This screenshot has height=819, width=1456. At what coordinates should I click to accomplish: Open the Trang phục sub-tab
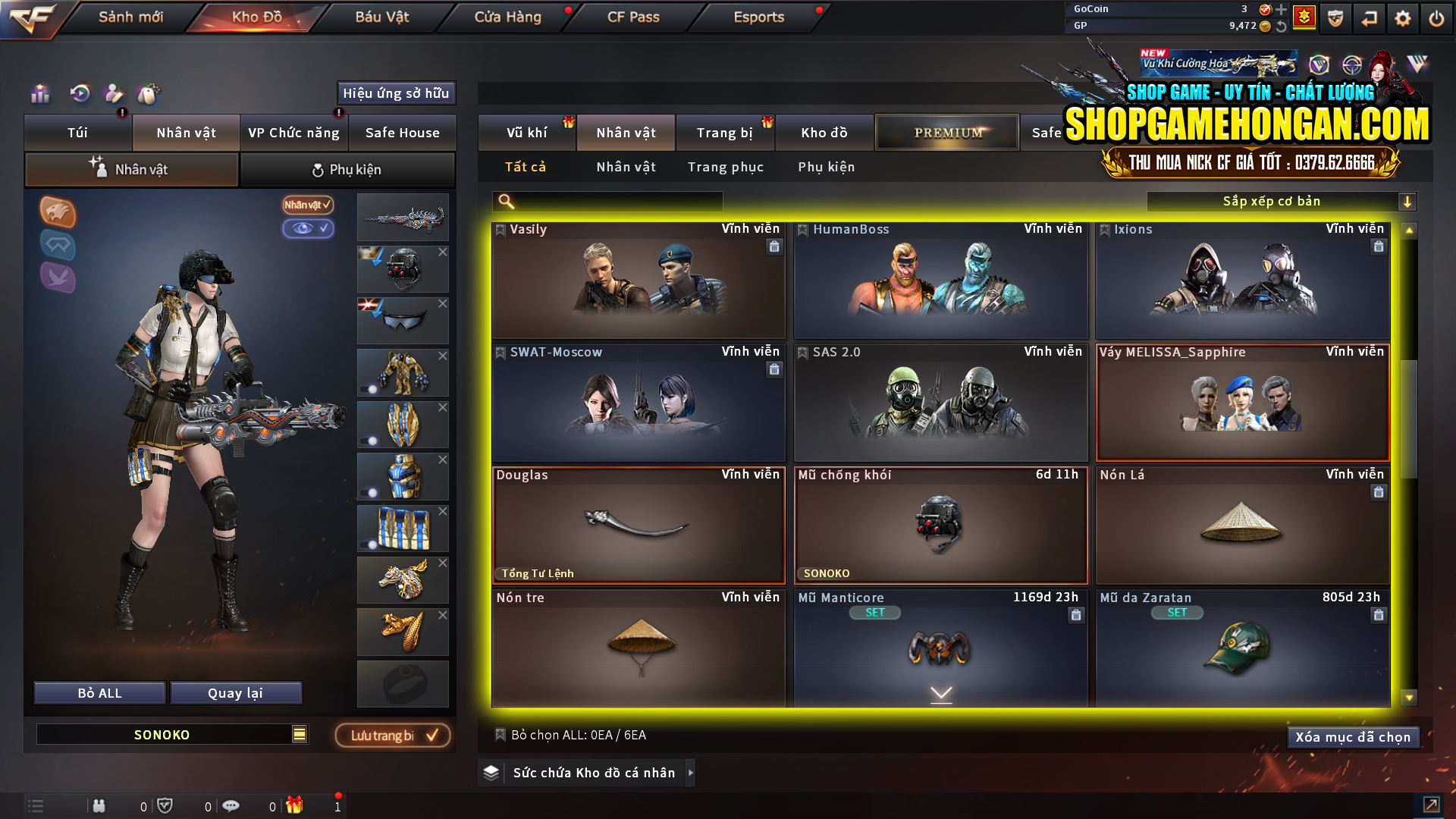[725, 167]
